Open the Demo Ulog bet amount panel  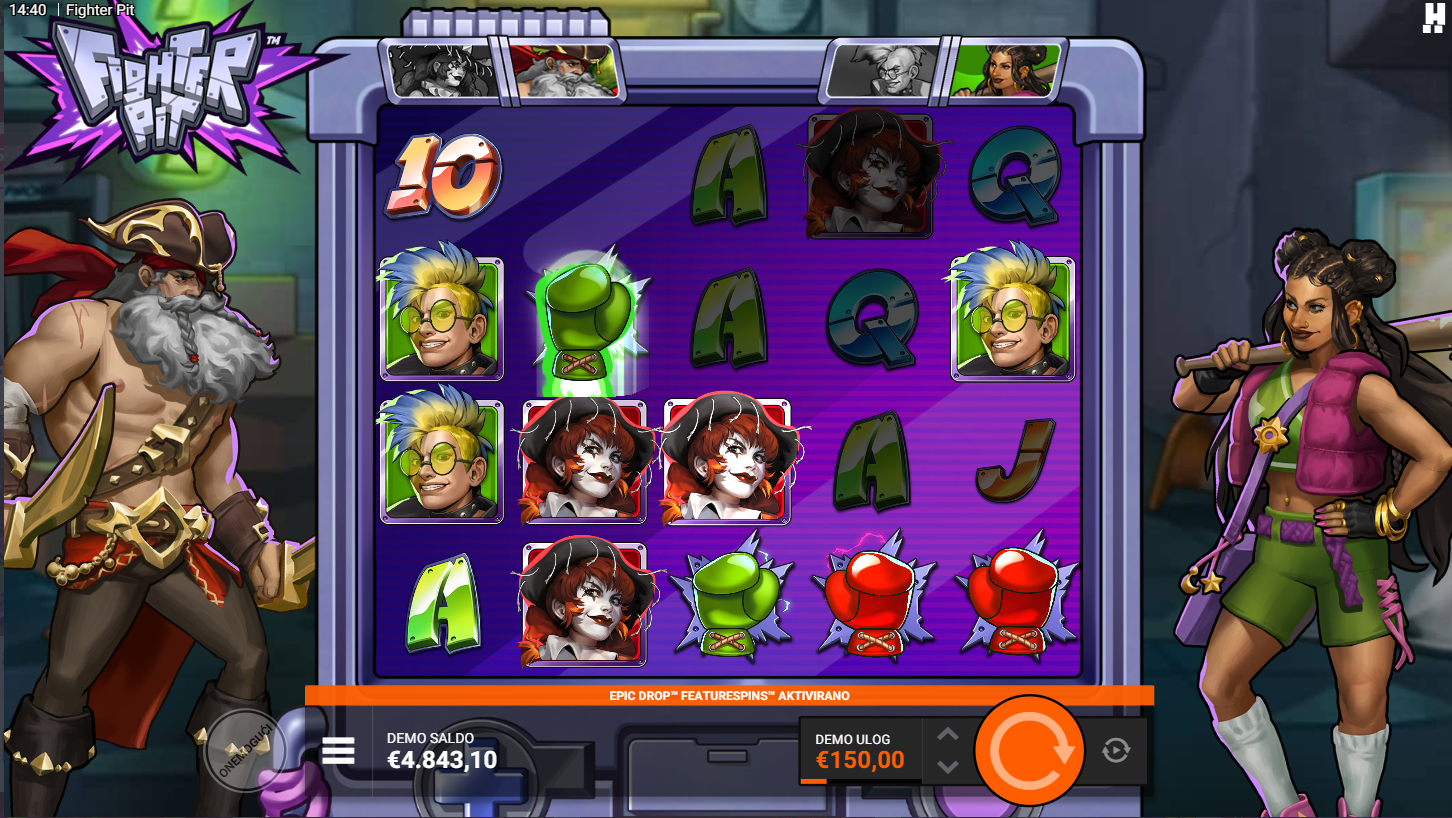click(860, 751)
